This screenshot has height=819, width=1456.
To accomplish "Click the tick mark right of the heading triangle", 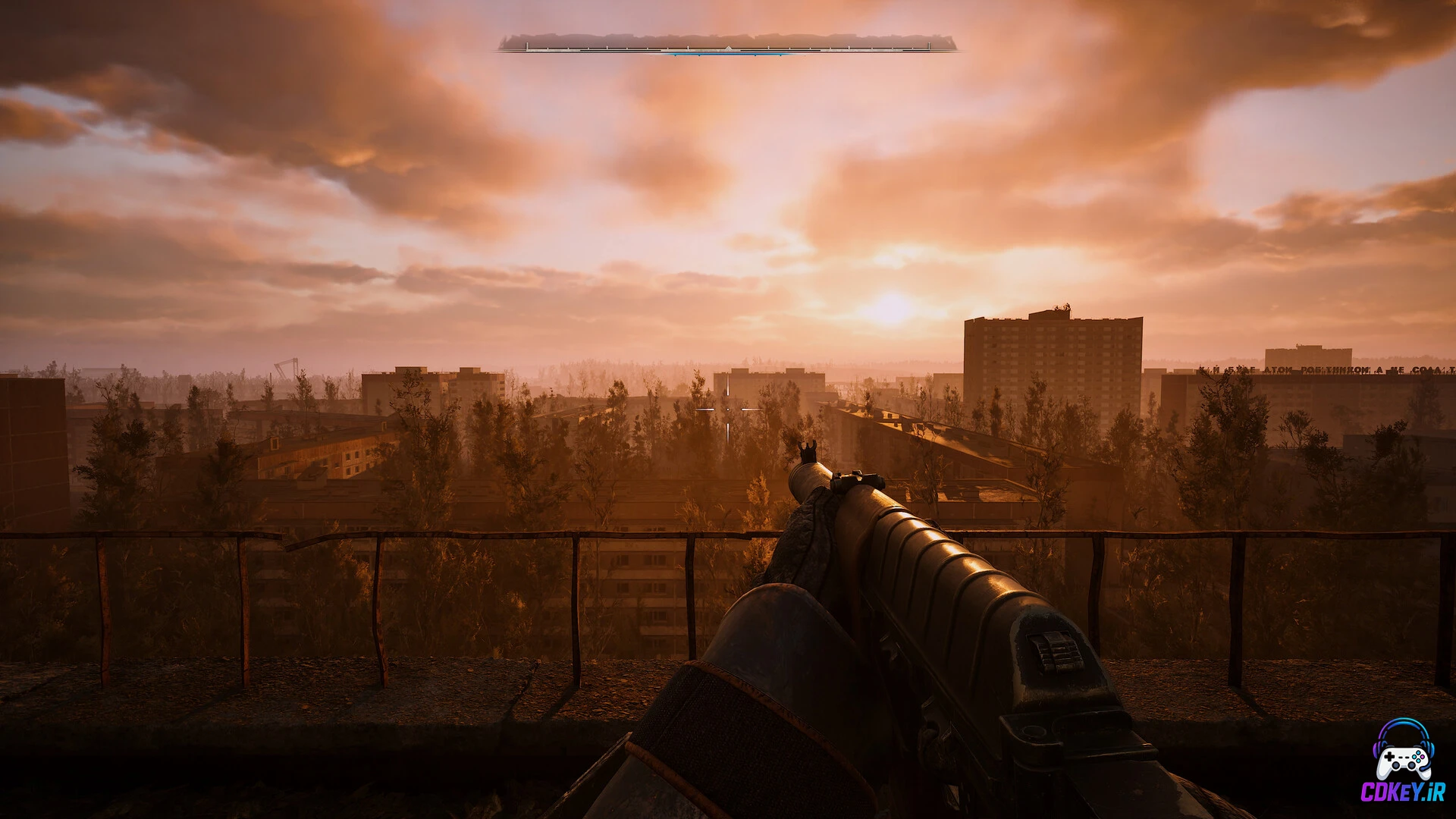I will click(767, 48).
